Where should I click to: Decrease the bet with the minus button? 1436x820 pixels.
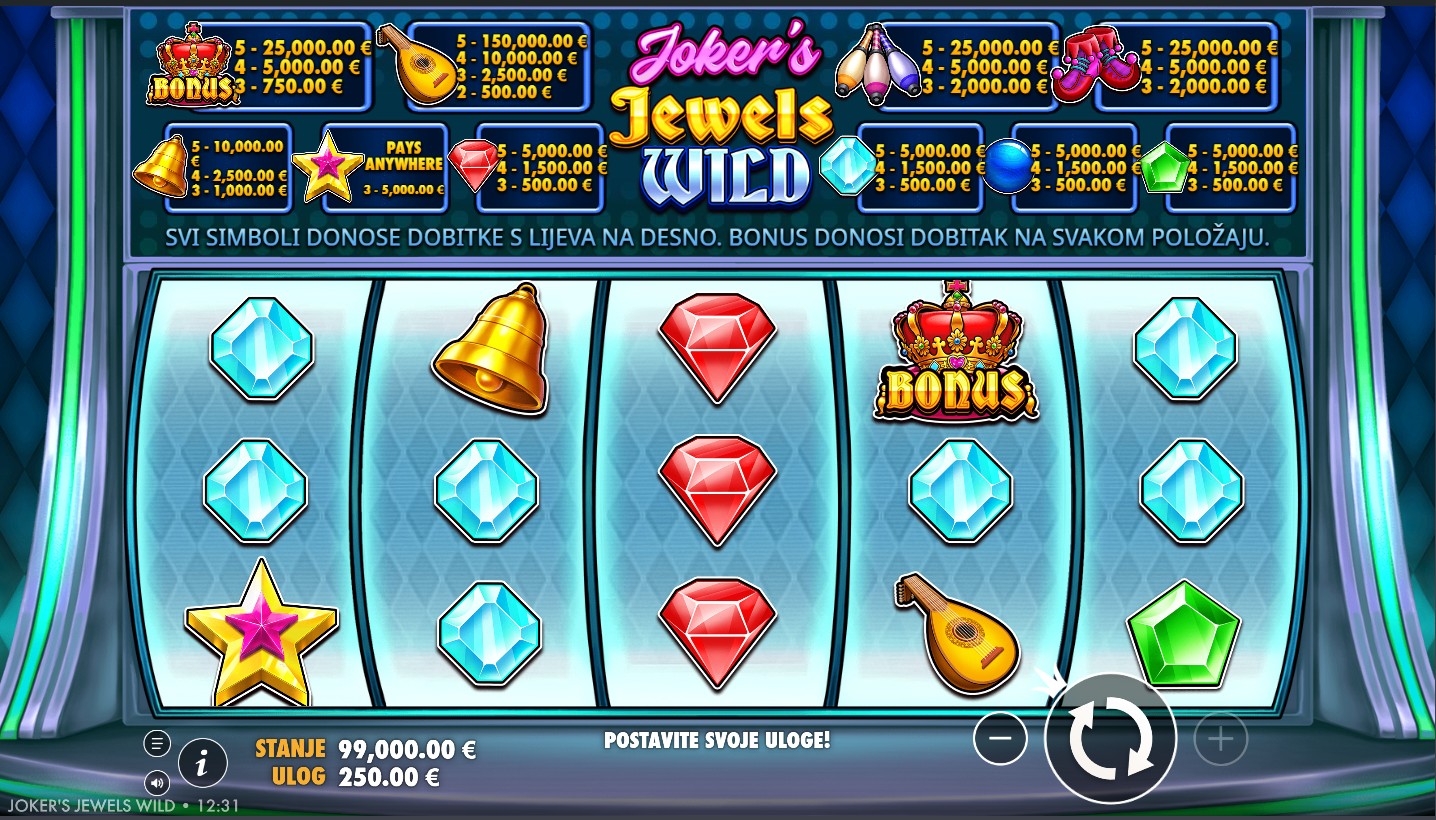tap(1000, 739)
